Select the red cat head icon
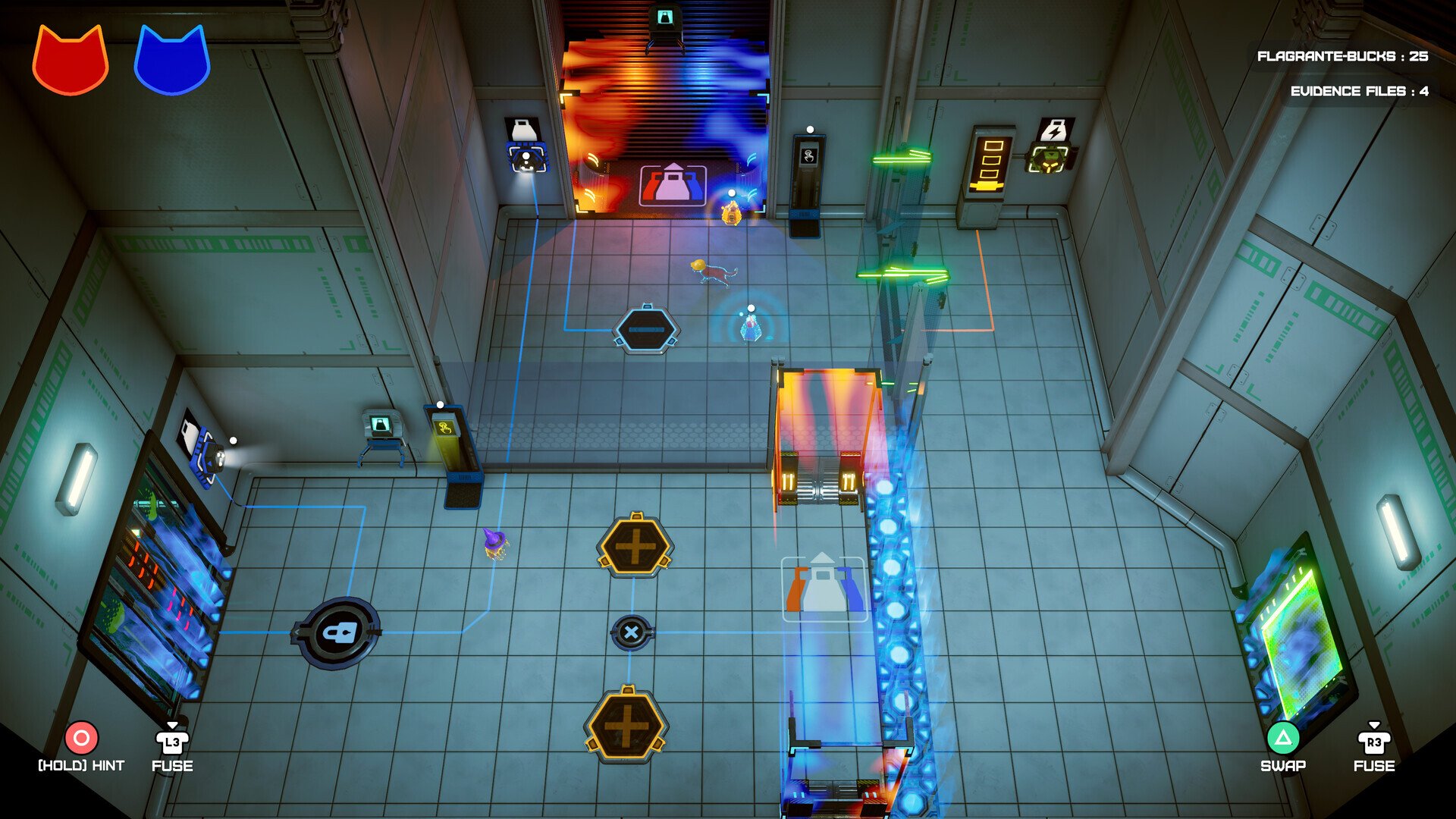Image resolution: width=1456 pixels, height=819 pixels. pos(70,61)
